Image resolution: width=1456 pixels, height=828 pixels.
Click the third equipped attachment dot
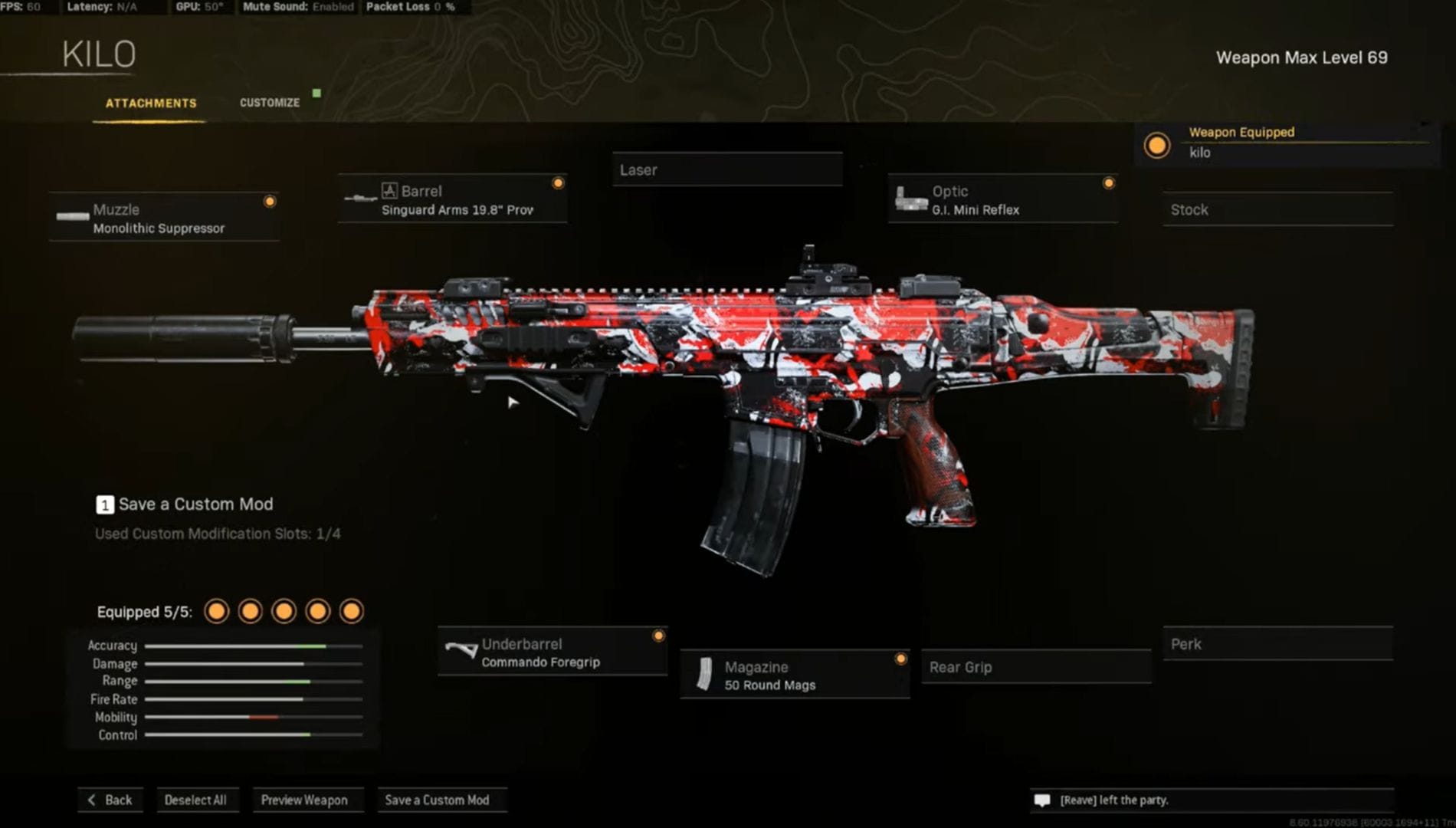(x=283, y=611)
